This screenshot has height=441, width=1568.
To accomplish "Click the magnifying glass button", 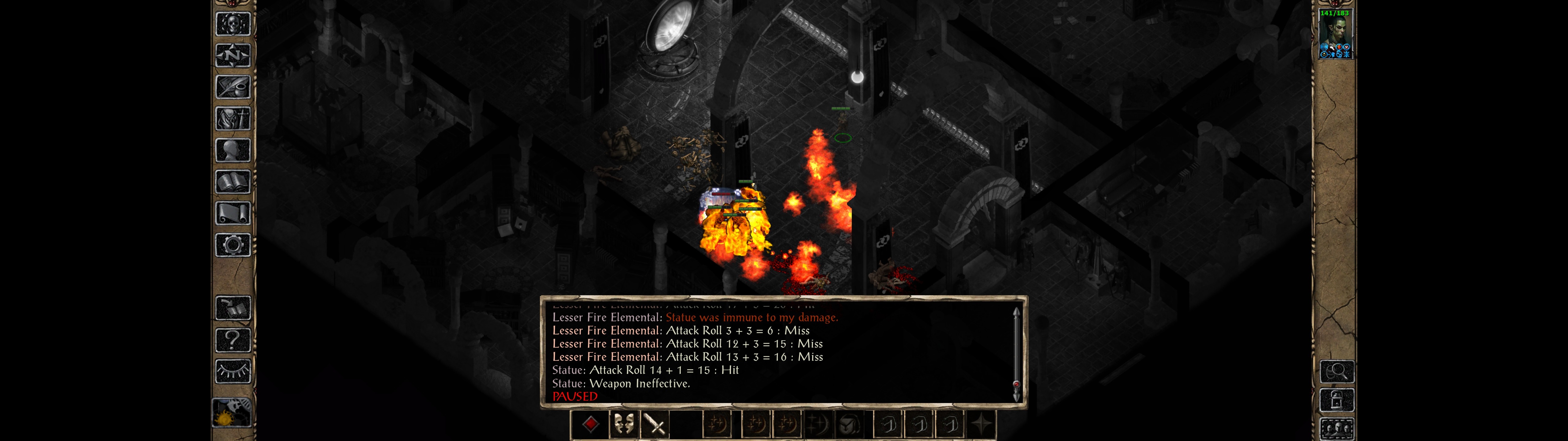I will (1336, 371).
